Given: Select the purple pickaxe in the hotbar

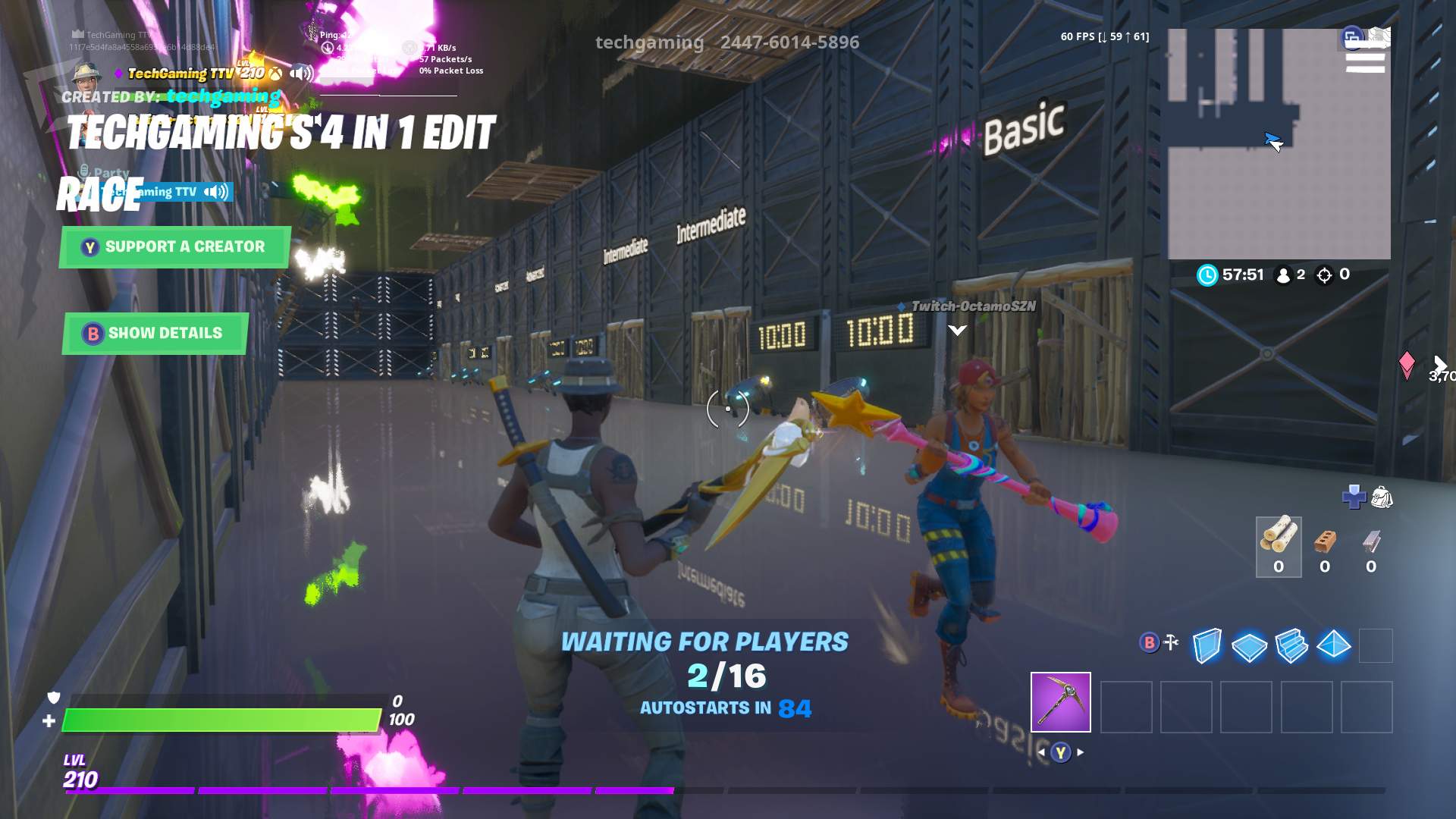Looking at the screenshot, I should pyautogui.click(x=1060, y=701).
